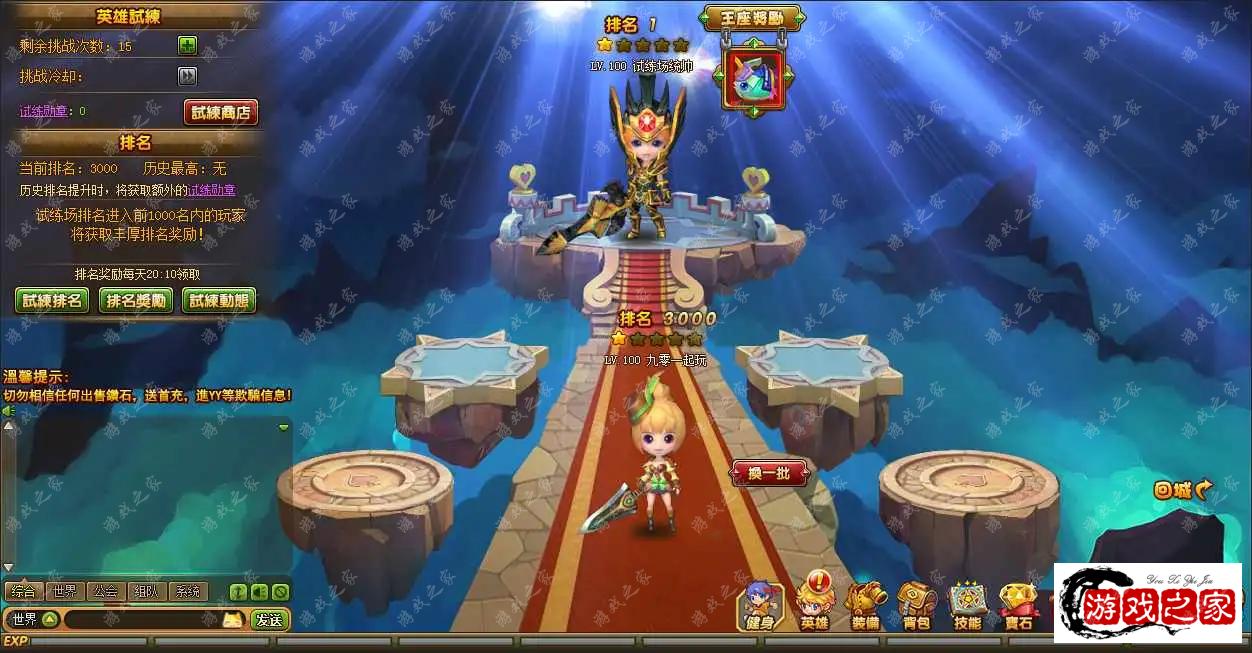
Task: View the 排名獎勵 ranking rewards
Action: (136, 300)
